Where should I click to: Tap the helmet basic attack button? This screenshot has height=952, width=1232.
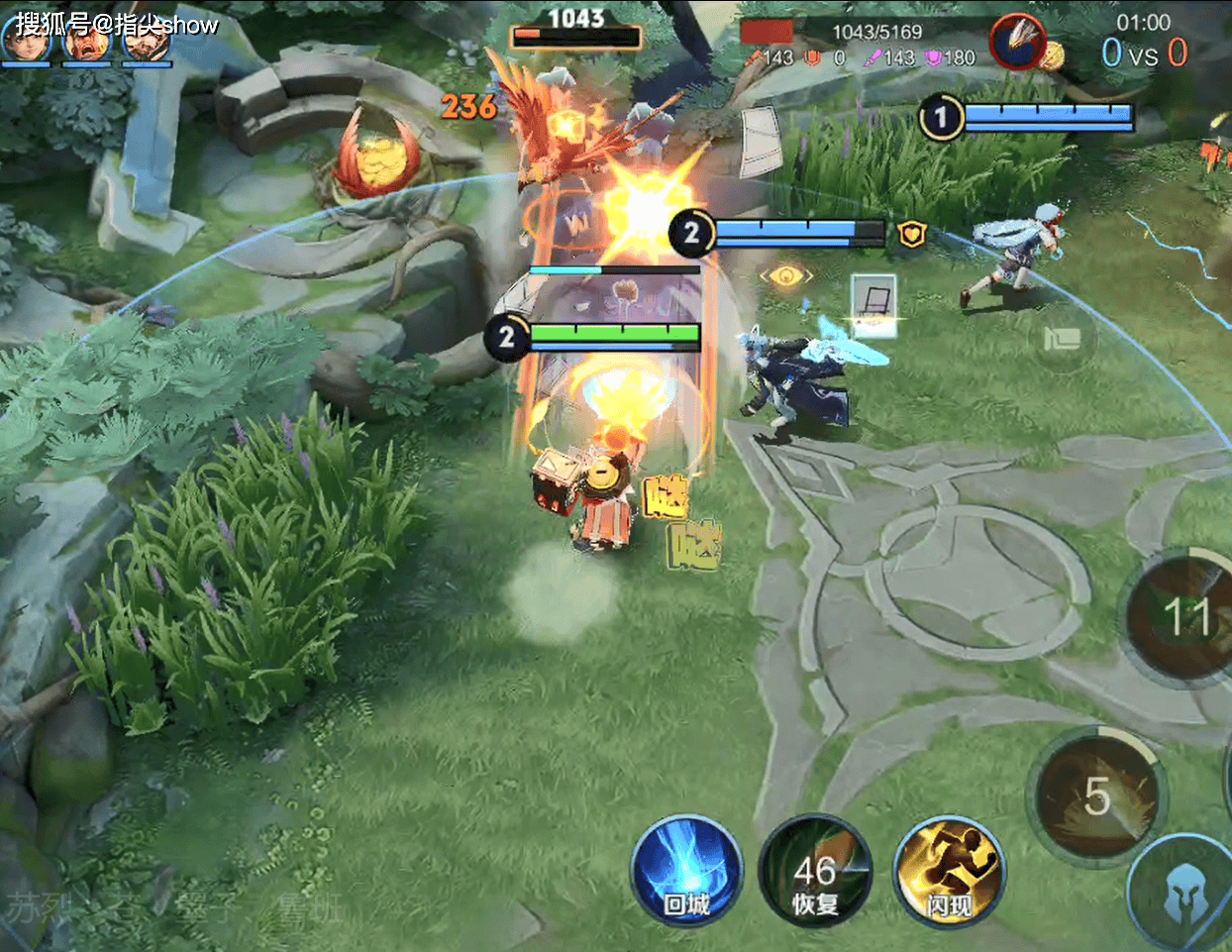[x=1183, y=897]
